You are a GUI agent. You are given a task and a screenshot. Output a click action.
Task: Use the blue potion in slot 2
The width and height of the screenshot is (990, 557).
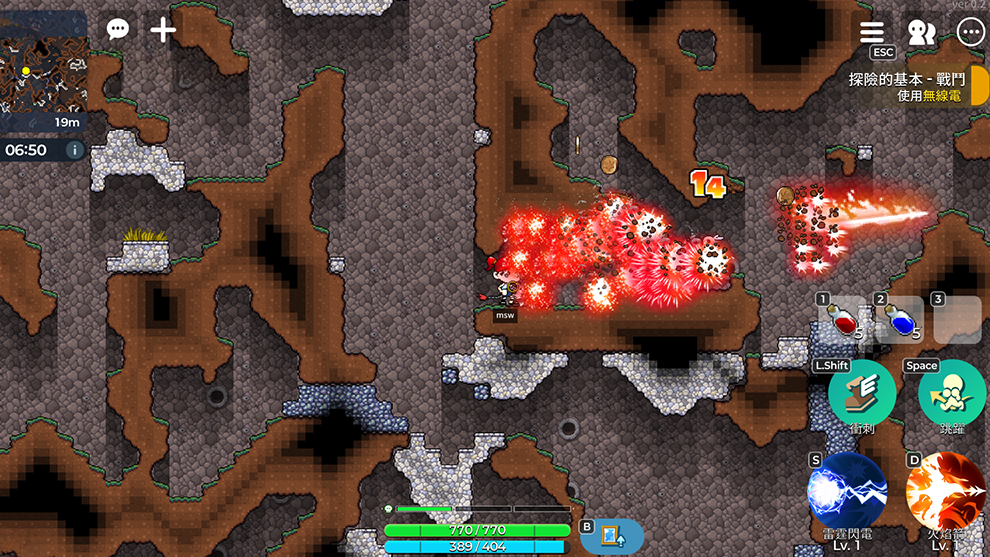tap(900, 321)
